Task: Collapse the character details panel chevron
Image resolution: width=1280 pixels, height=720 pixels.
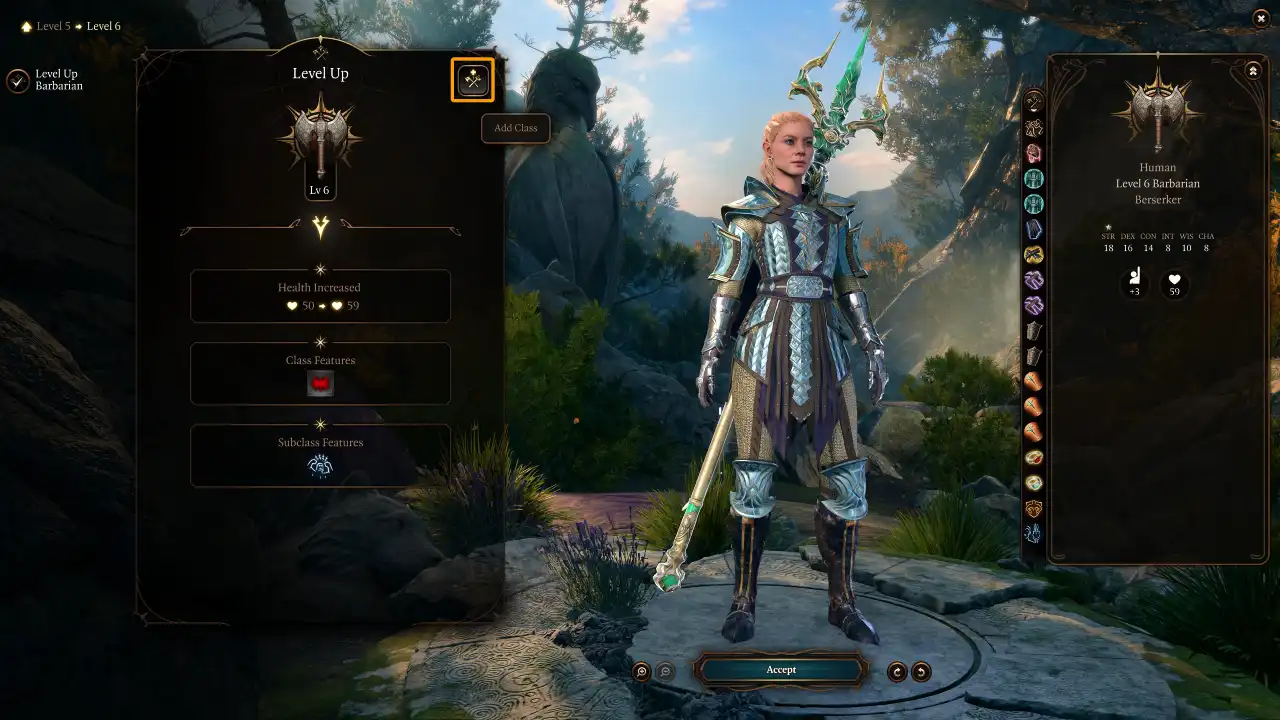Action: click(1253, 70)
